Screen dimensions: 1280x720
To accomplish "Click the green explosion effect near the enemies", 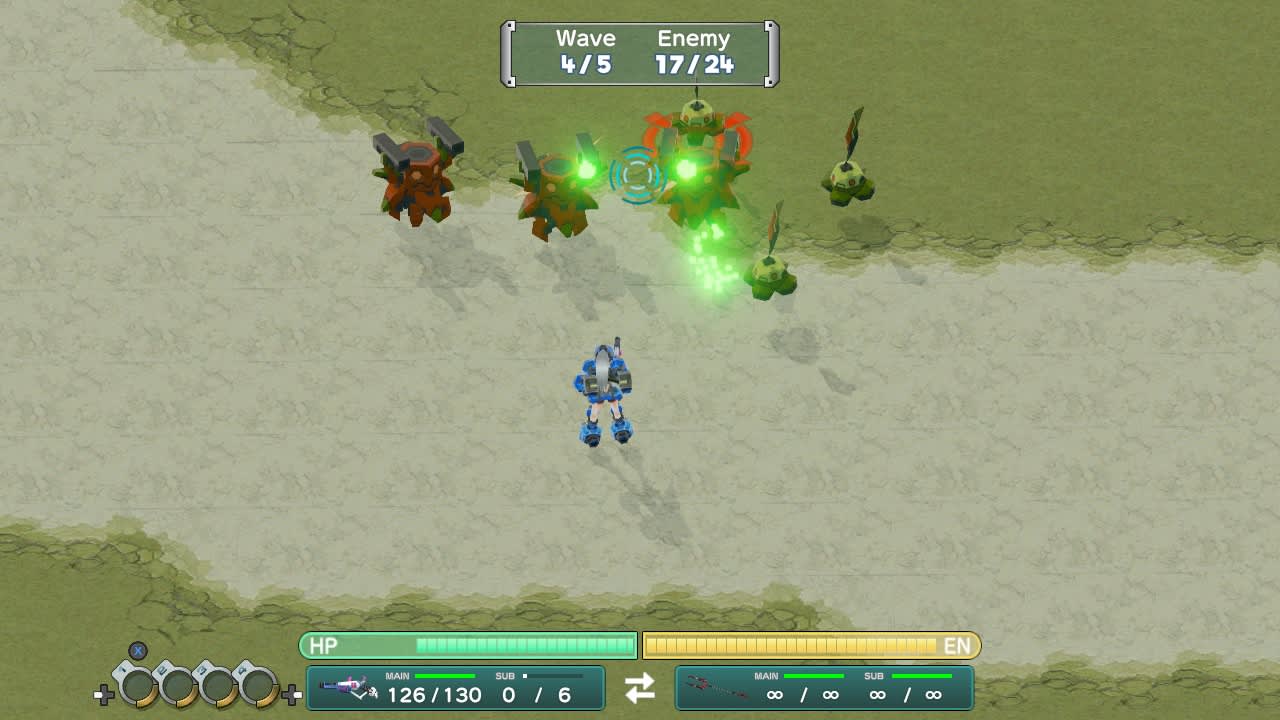I will pyautogui.click(x=712, y=255).
